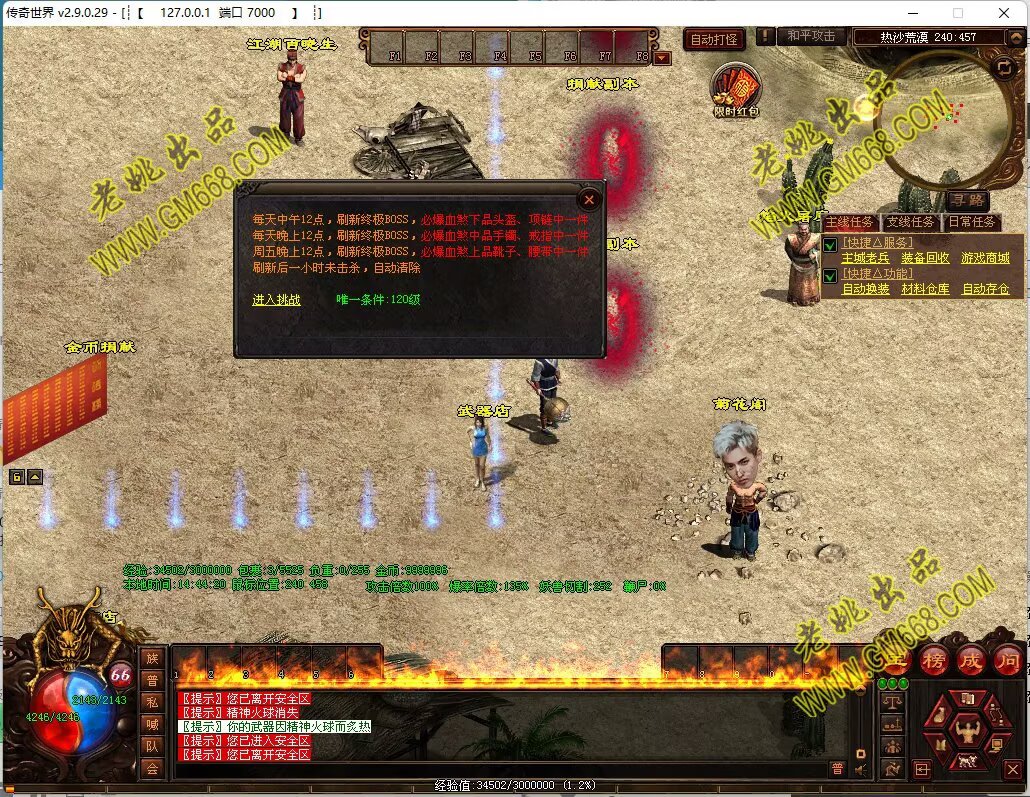The image size is (1030, 797).
Task: Select the 族 guild chat channel
Action: click(152, 658)
